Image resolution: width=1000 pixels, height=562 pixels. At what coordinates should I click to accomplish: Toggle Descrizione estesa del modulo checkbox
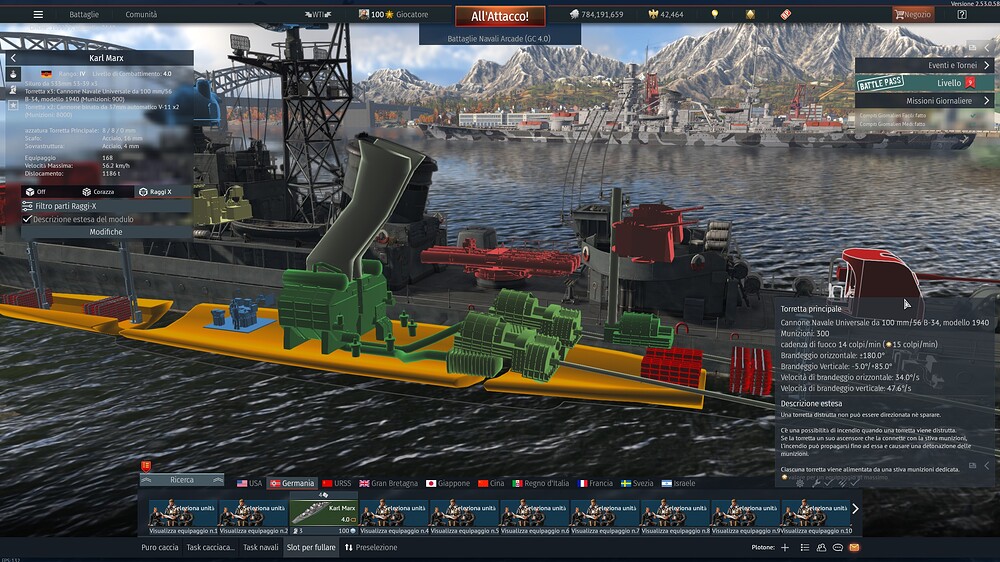[28, 219]
